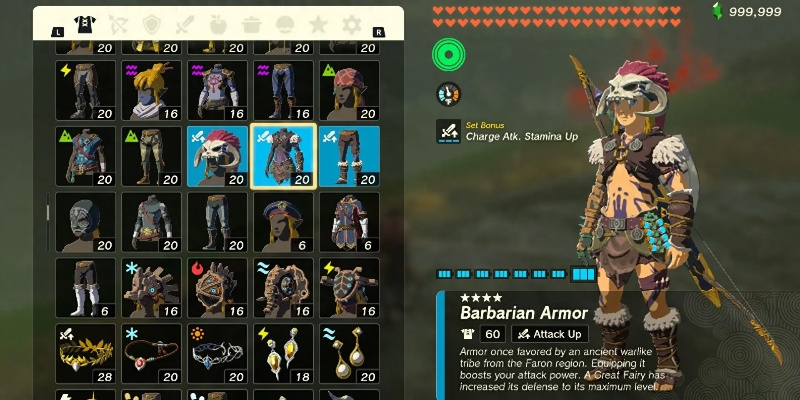Select the blue military cap slot
Viewport: 800px width, 400px height.
(283, 222)
